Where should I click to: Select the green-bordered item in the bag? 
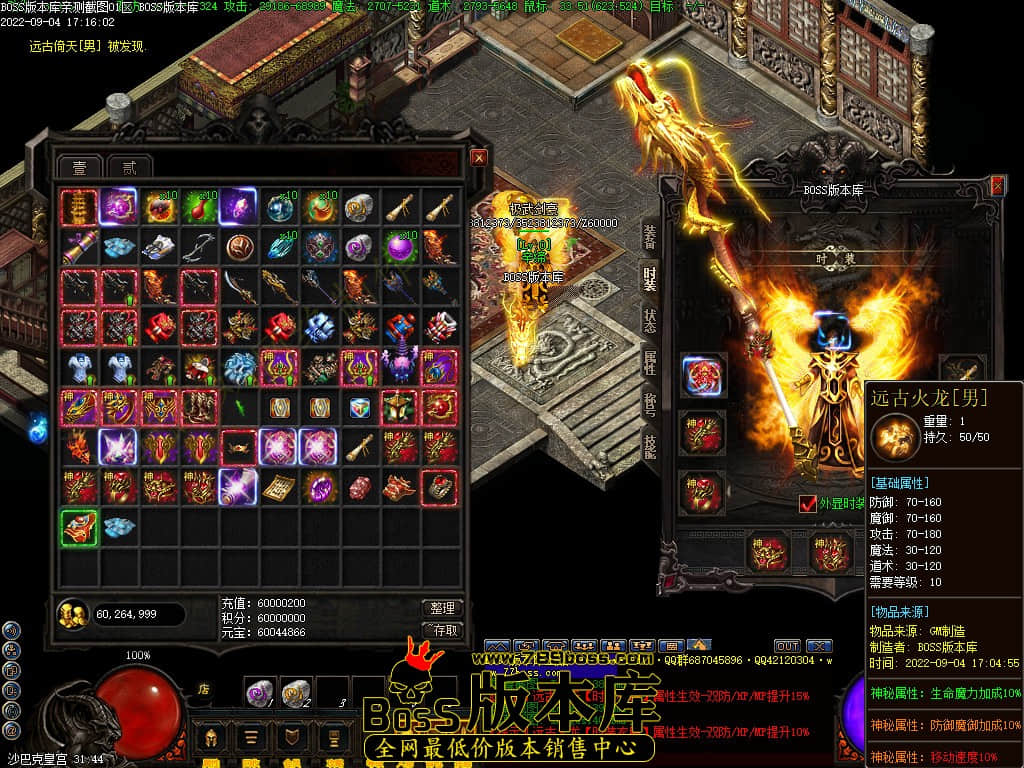(78, 527)
